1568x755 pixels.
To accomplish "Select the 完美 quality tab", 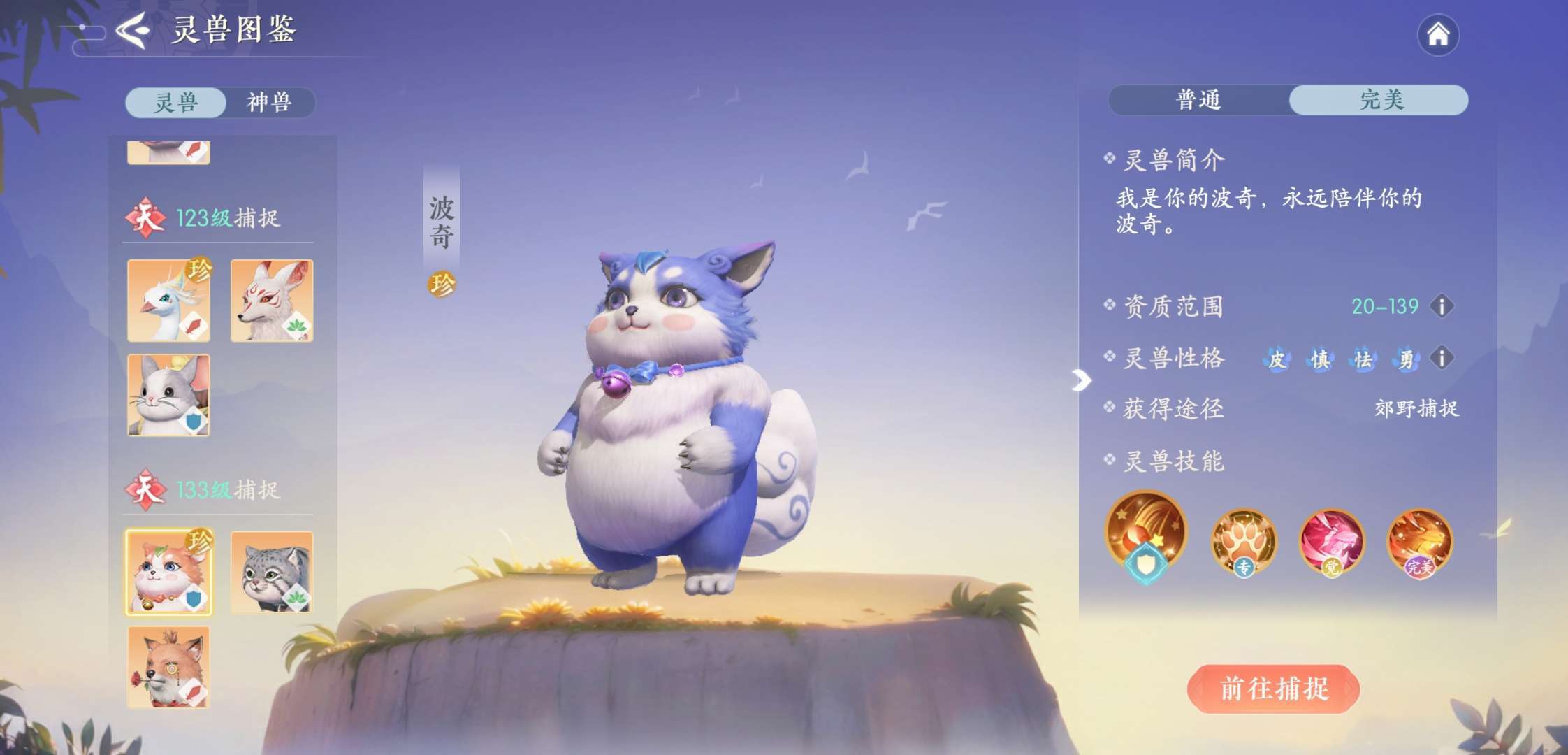I will (x=1380, y=100).
